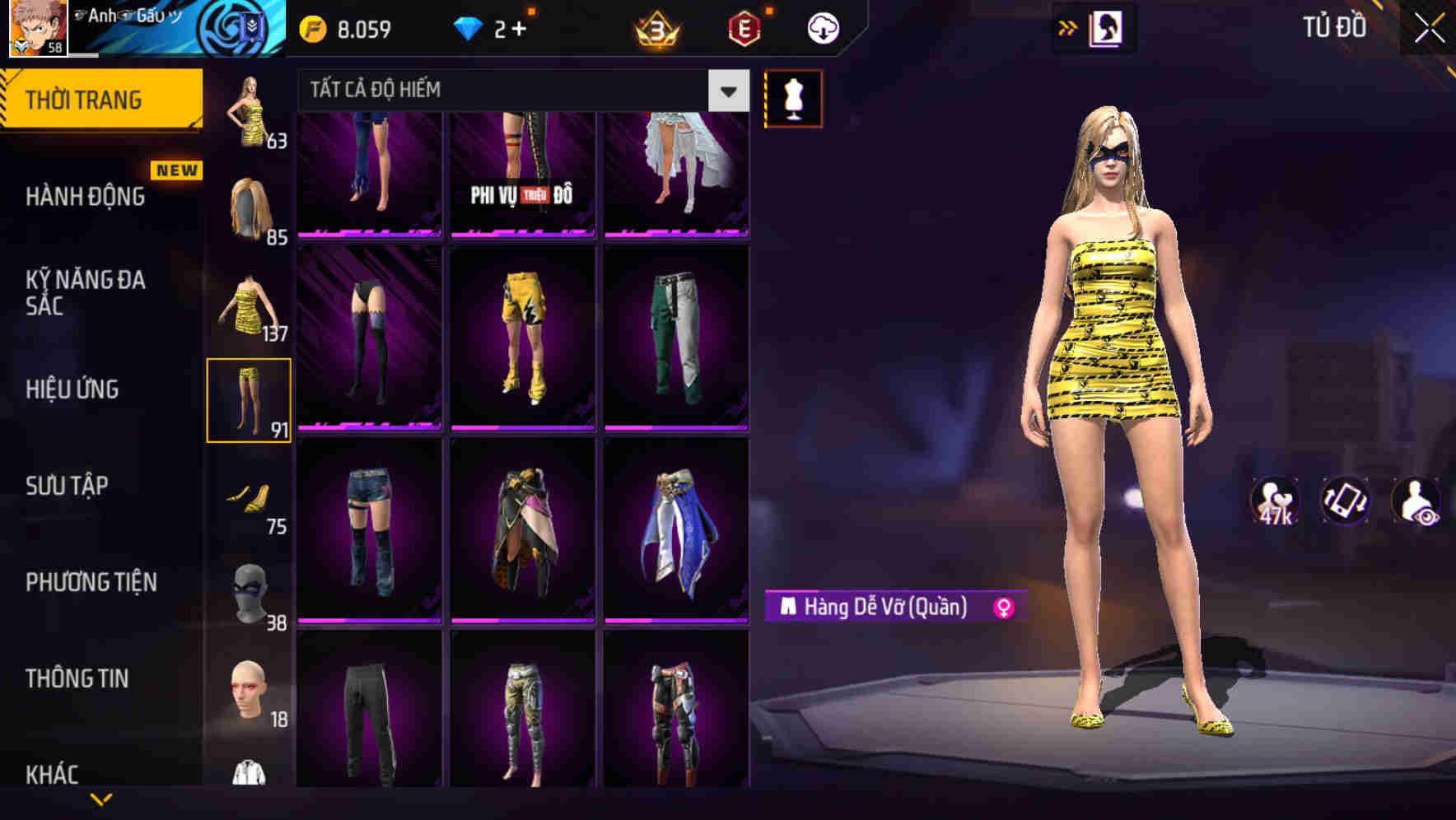Open the HIỆU ỨNG menu item
This screenshot has height=820, width=1456.
(x=71, y=389)
